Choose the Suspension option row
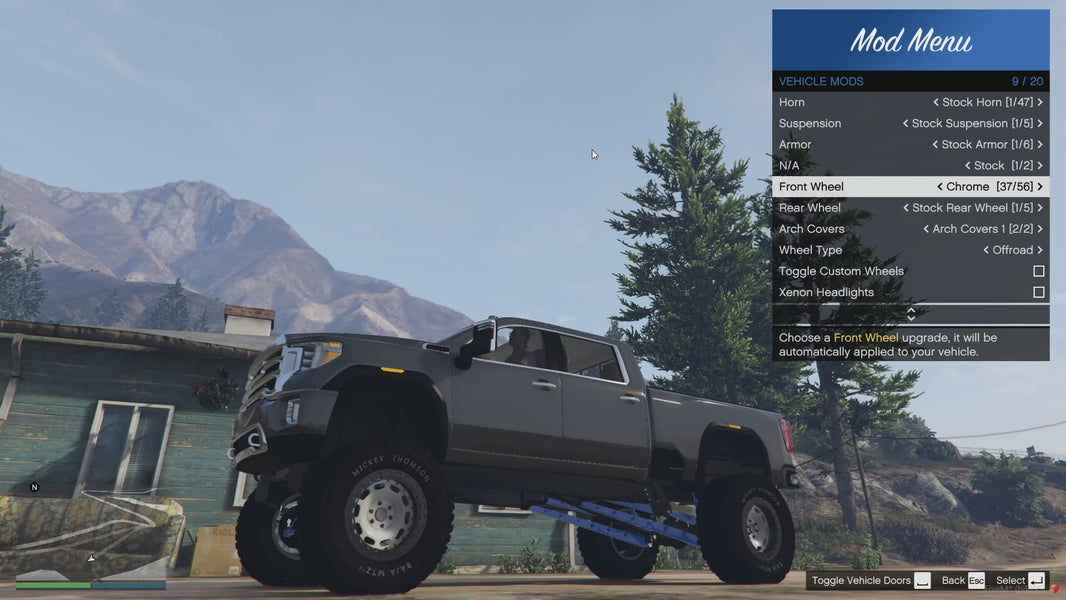The image size is (1066, 600). click(910, 123)
